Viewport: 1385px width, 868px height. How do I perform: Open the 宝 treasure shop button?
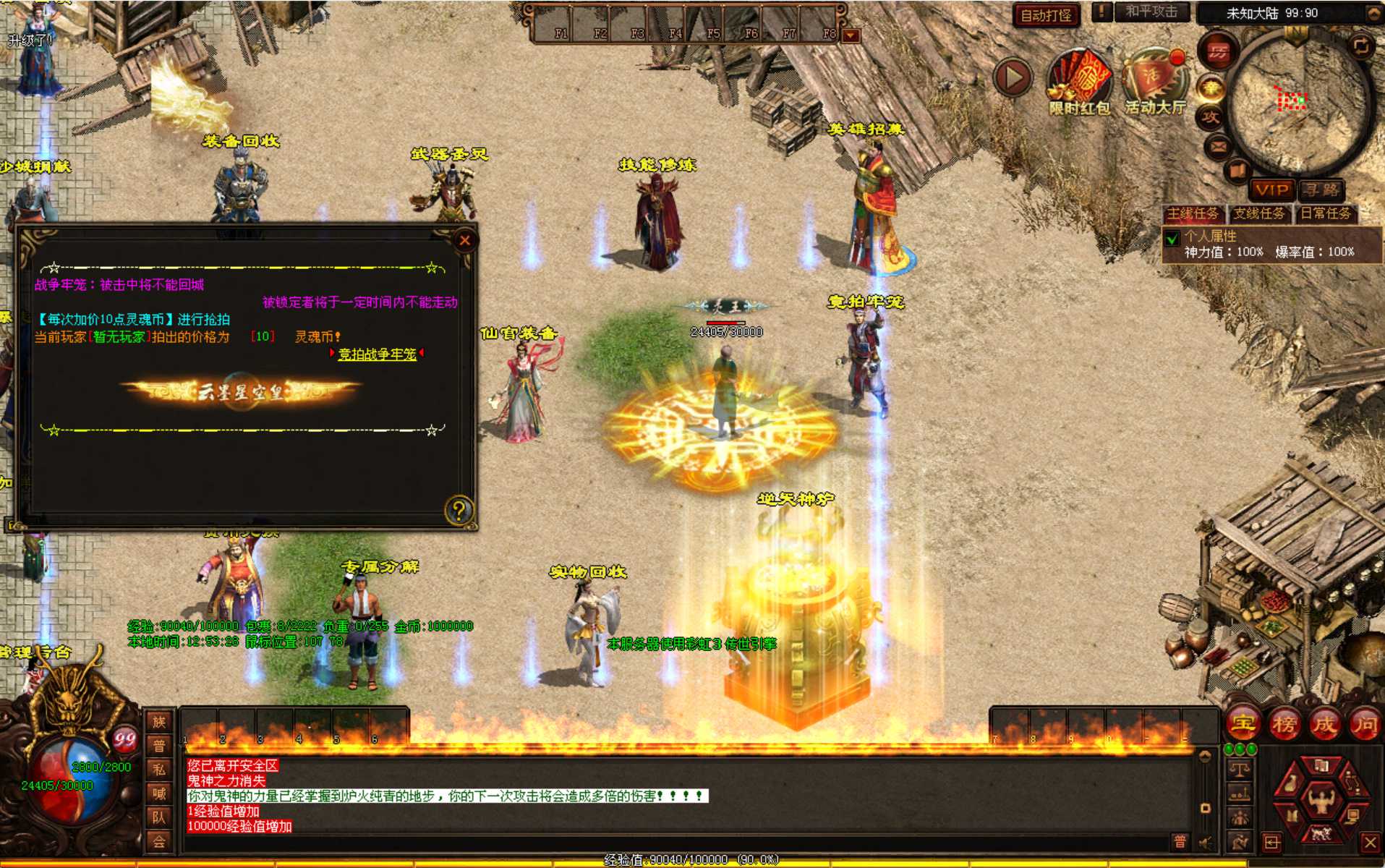coord(1243,723)
